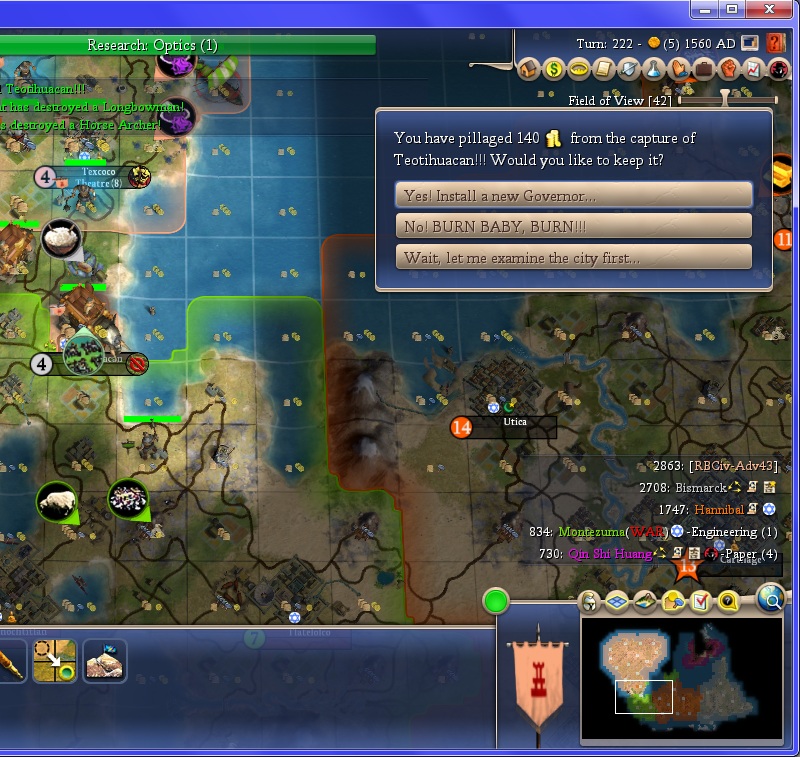
Task: Open the main menu monitor icon
Action: pyautogui.click(x=750, y=44)
